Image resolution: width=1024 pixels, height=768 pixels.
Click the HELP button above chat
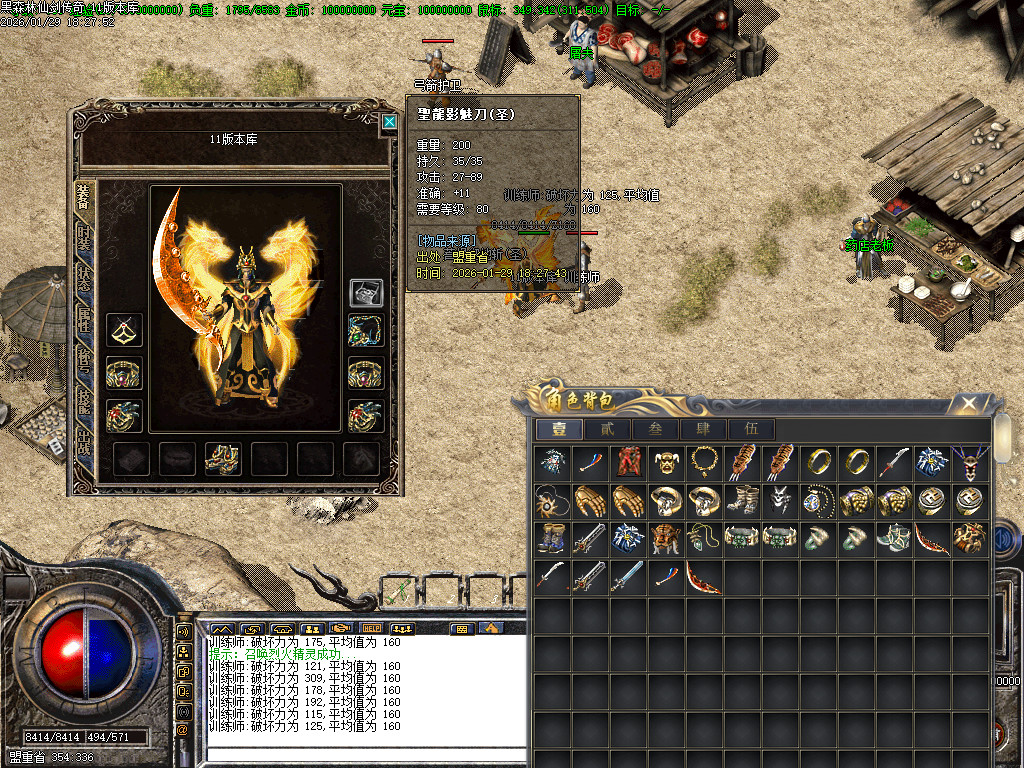click(x=371, y=628)
